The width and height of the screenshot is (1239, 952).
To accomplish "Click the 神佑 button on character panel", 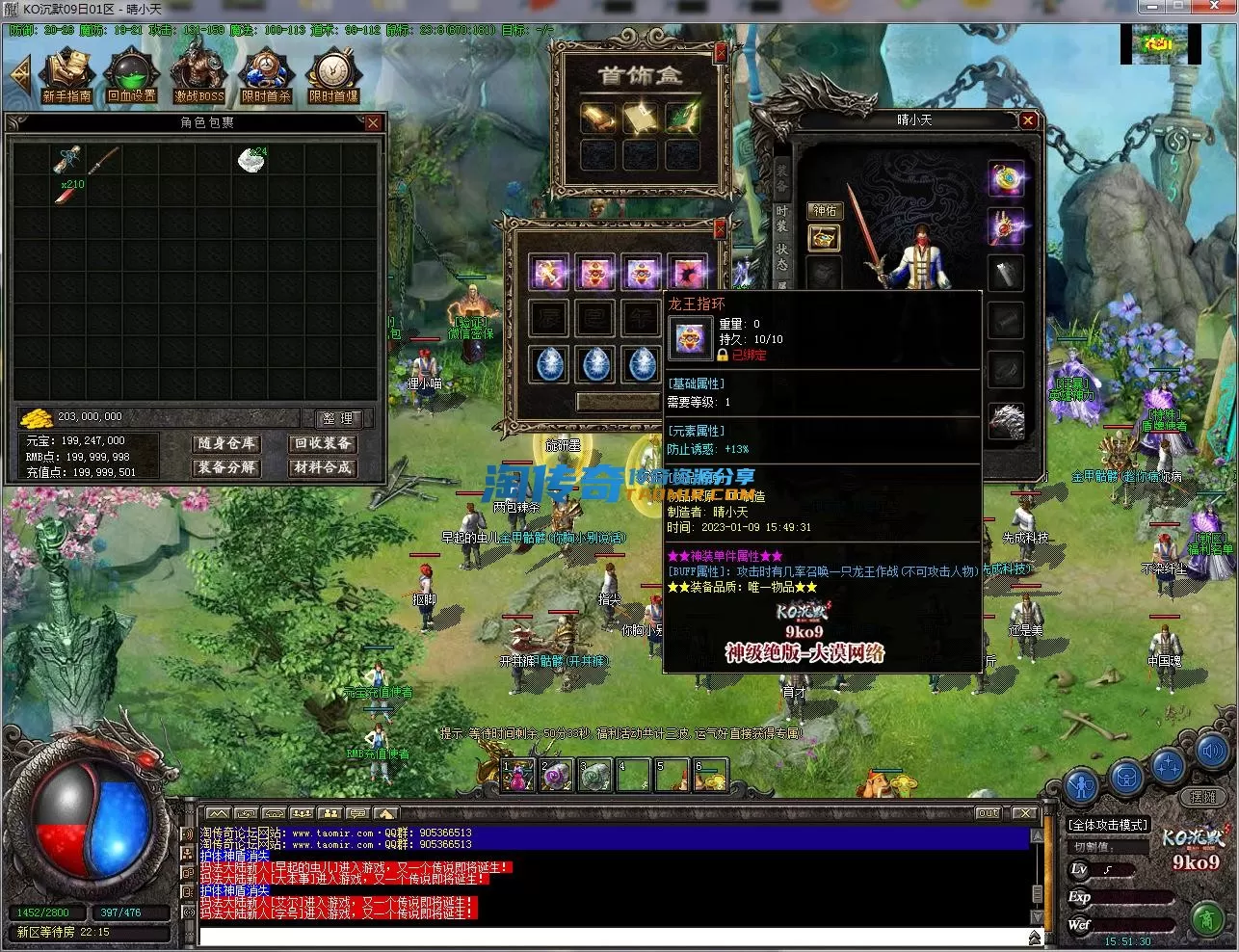I will [825, 210].
